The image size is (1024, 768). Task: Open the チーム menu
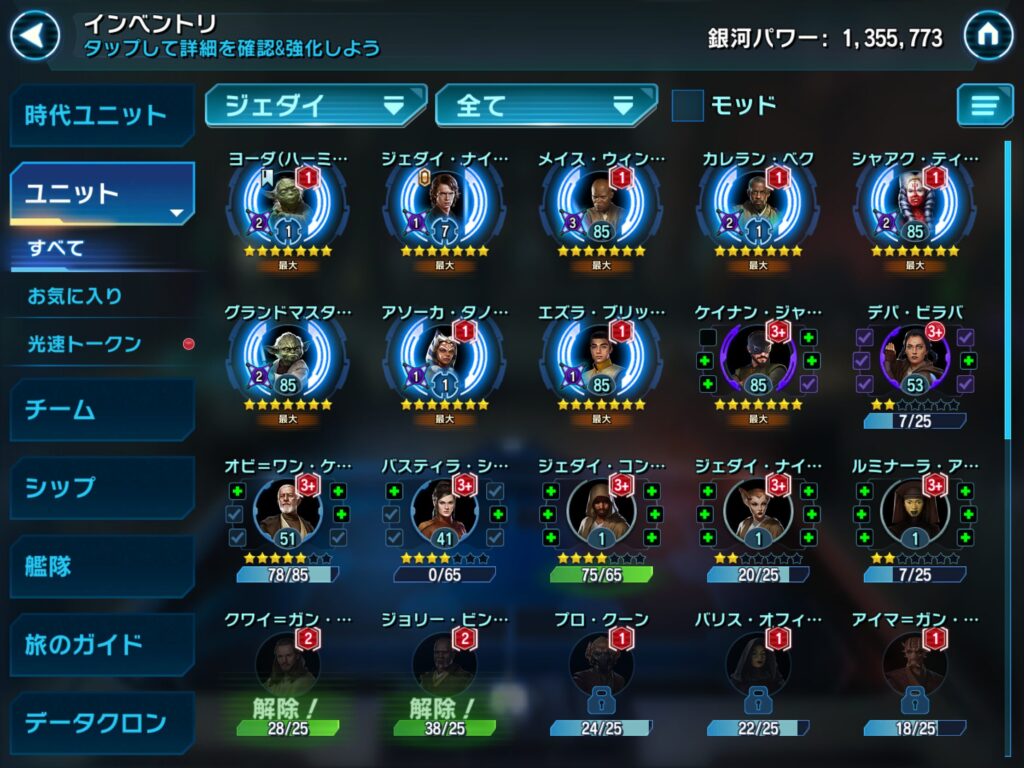[100, 409]
